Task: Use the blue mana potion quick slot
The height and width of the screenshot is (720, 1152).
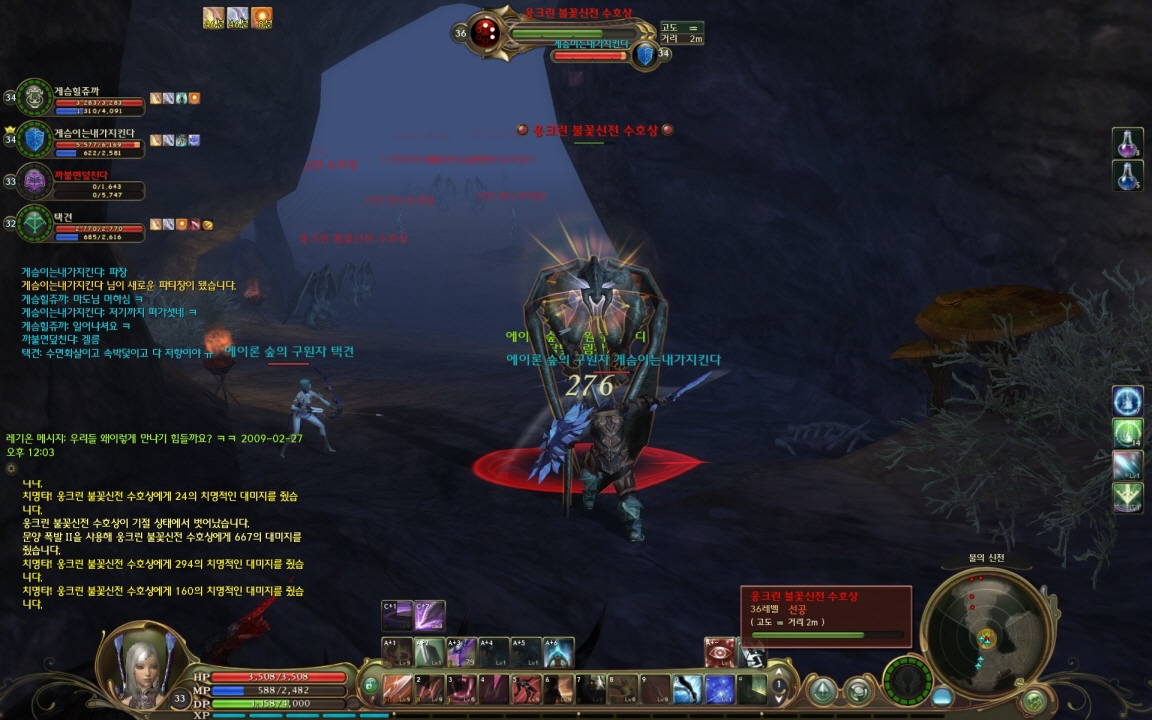Action: (x=1128, y=176)
